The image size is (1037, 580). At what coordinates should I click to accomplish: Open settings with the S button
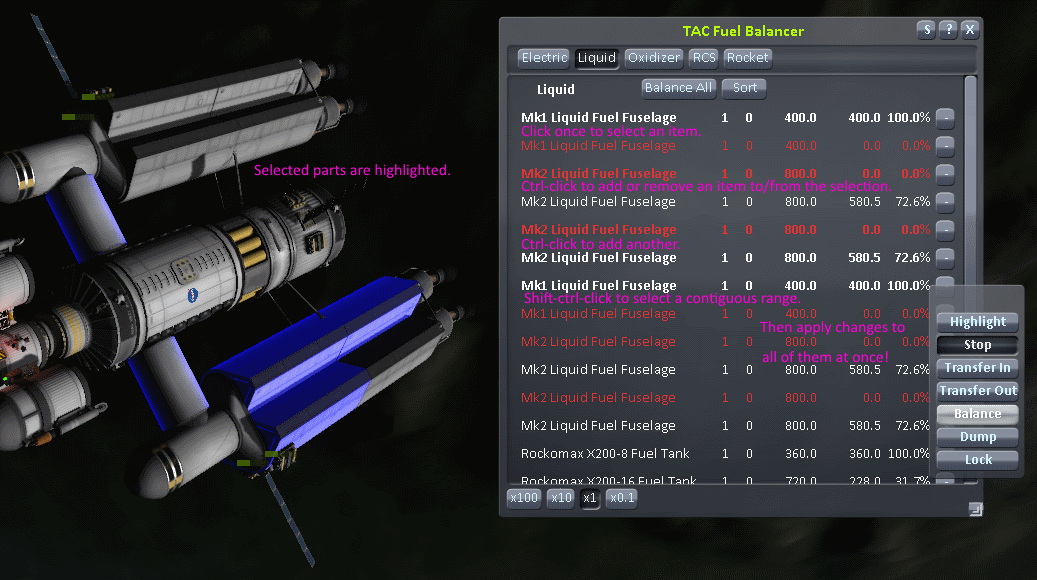click(x=927, y=30)
